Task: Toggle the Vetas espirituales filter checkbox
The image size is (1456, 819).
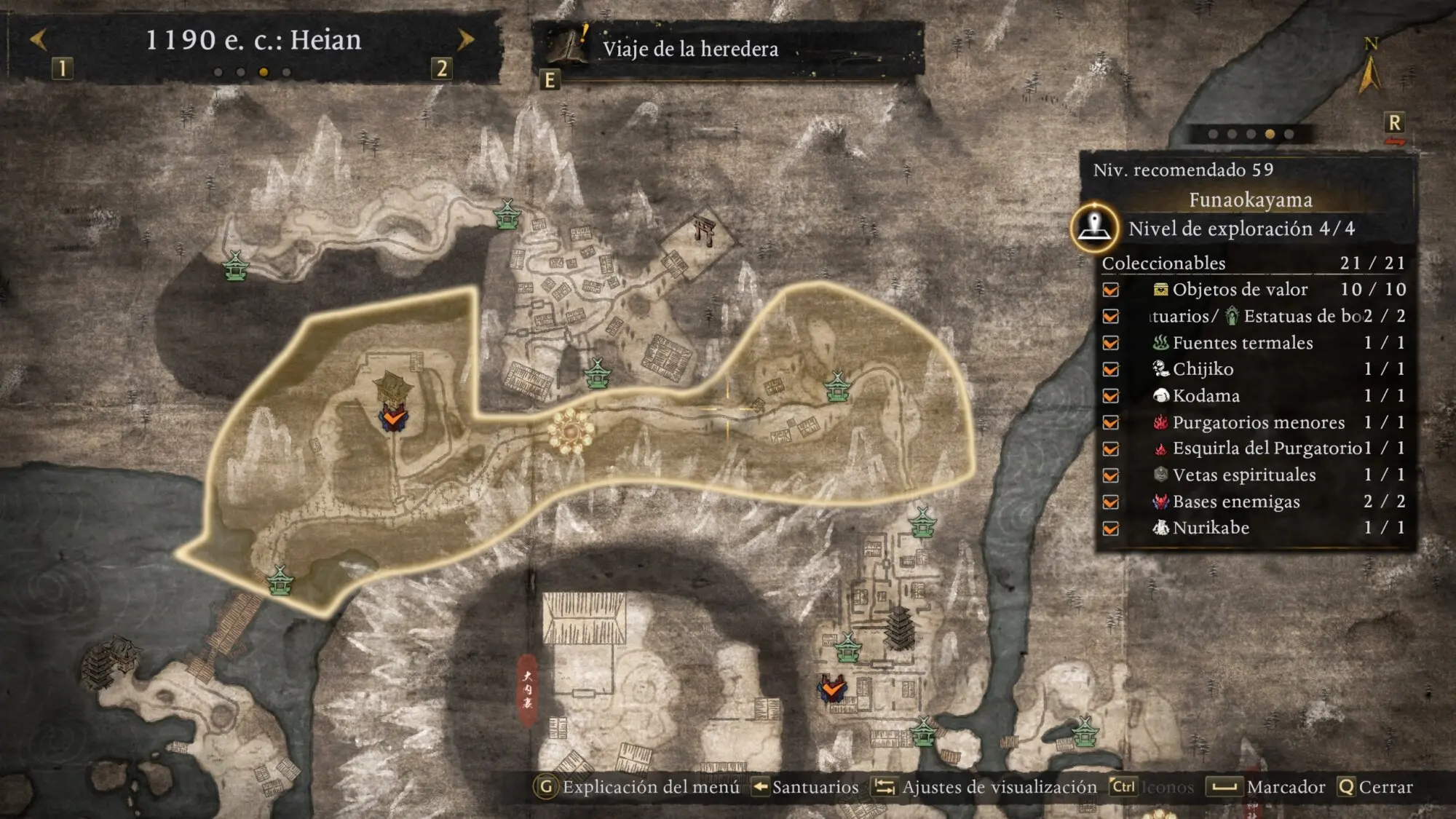Action: (1111, 475)
